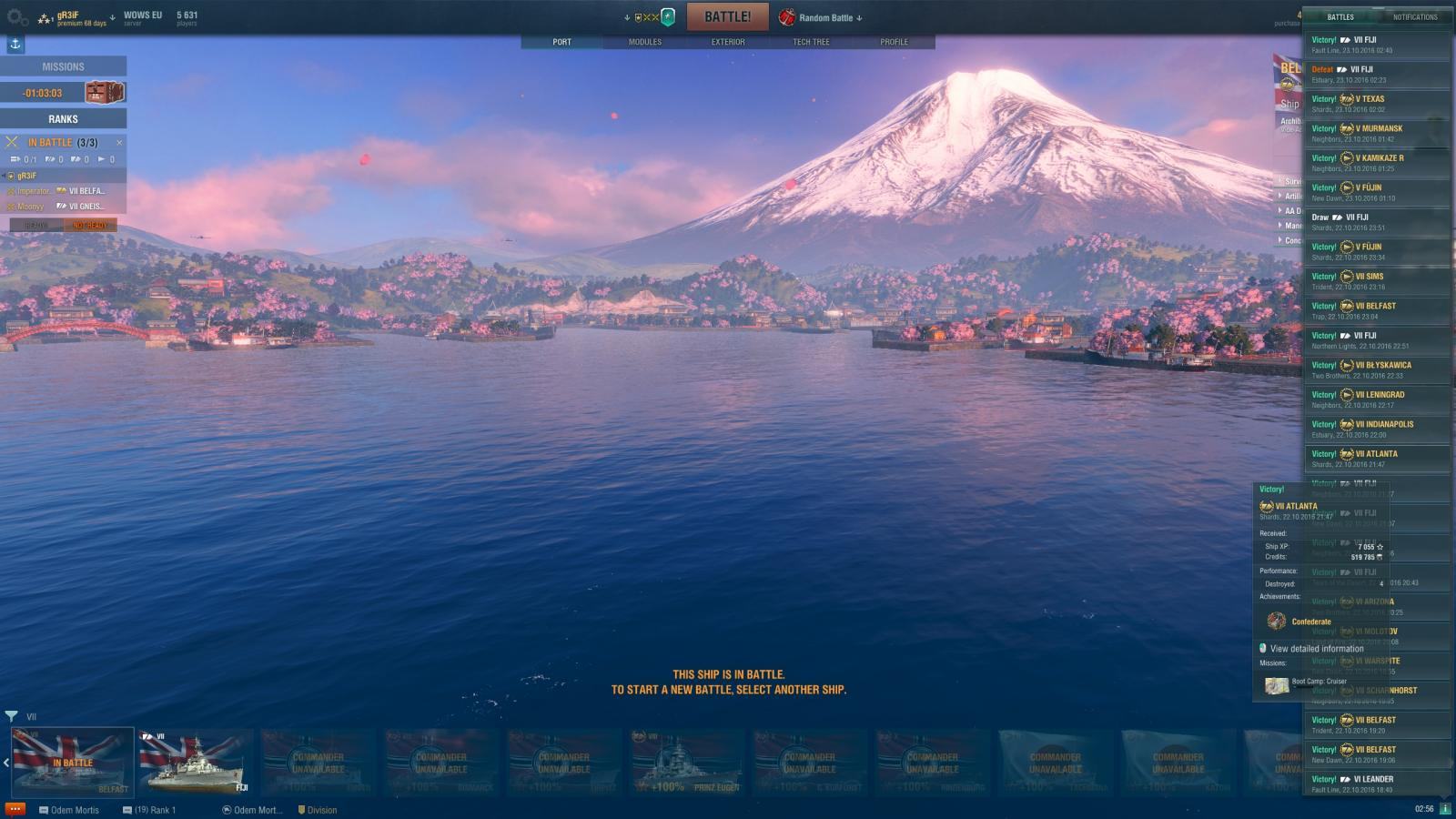
Task: Open the orange chat bubble button
Action: pos(15,809)
